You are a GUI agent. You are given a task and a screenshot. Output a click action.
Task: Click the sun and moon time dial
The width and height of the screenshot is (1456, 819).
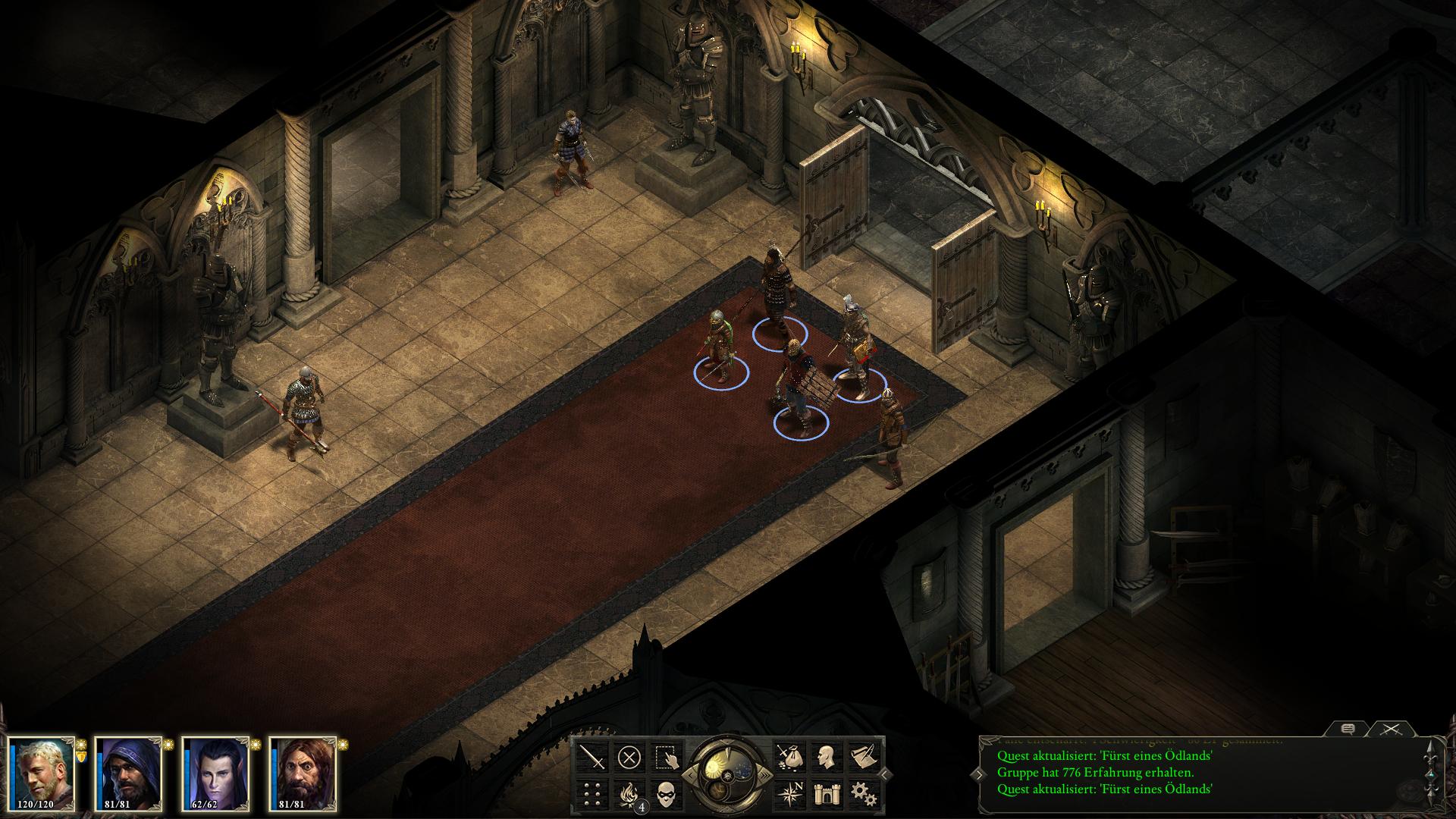tap(726, 773)
